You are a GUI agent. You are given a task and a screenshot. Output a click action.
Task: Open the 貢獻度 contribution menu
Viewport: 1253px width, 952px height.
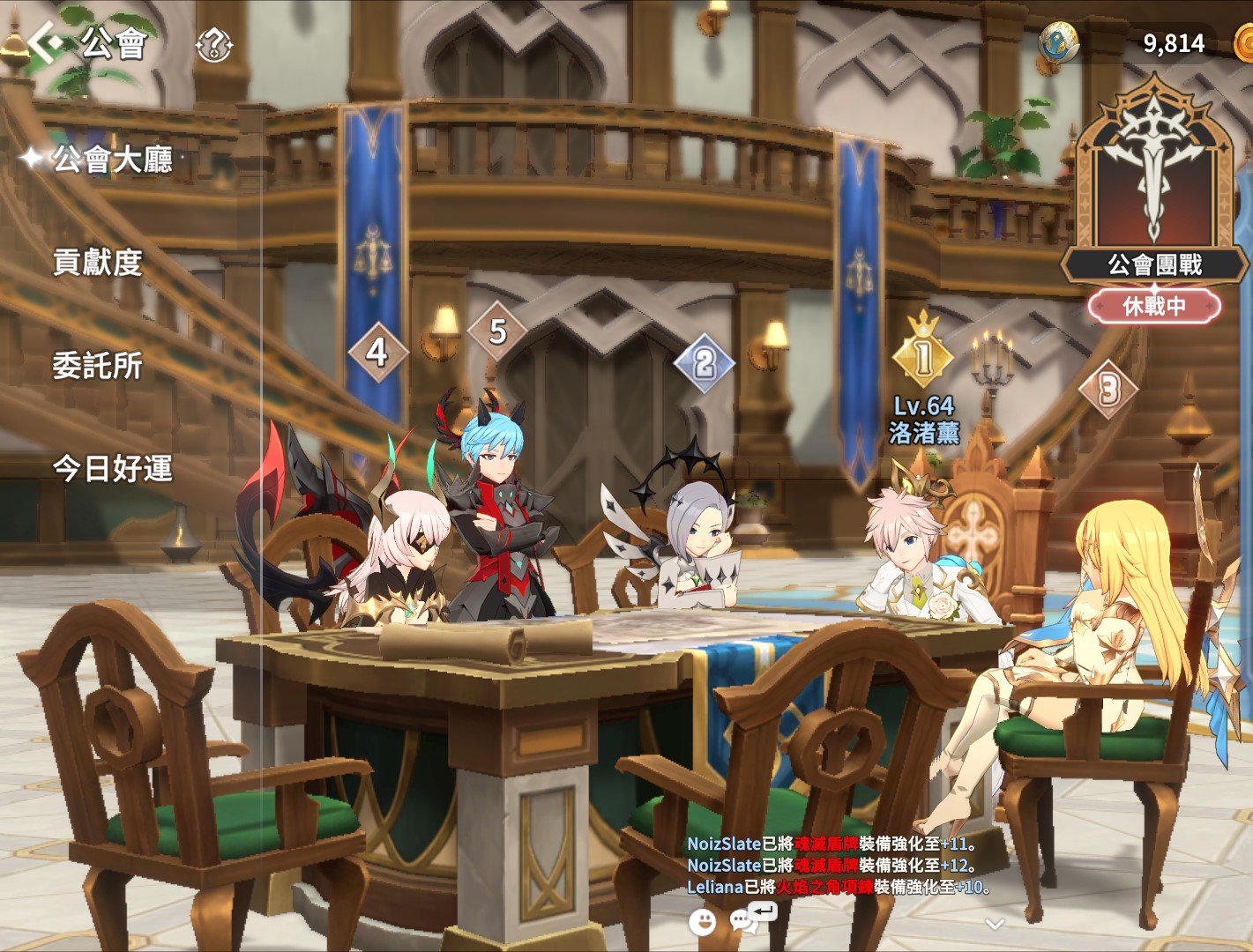click(98, 263)
